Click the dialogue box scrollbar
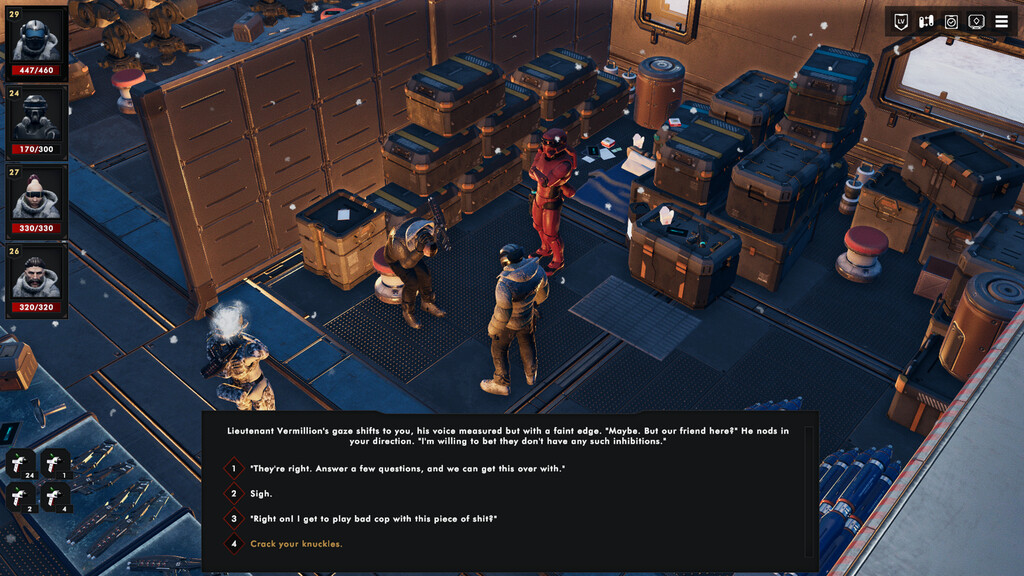 point(809,491)
